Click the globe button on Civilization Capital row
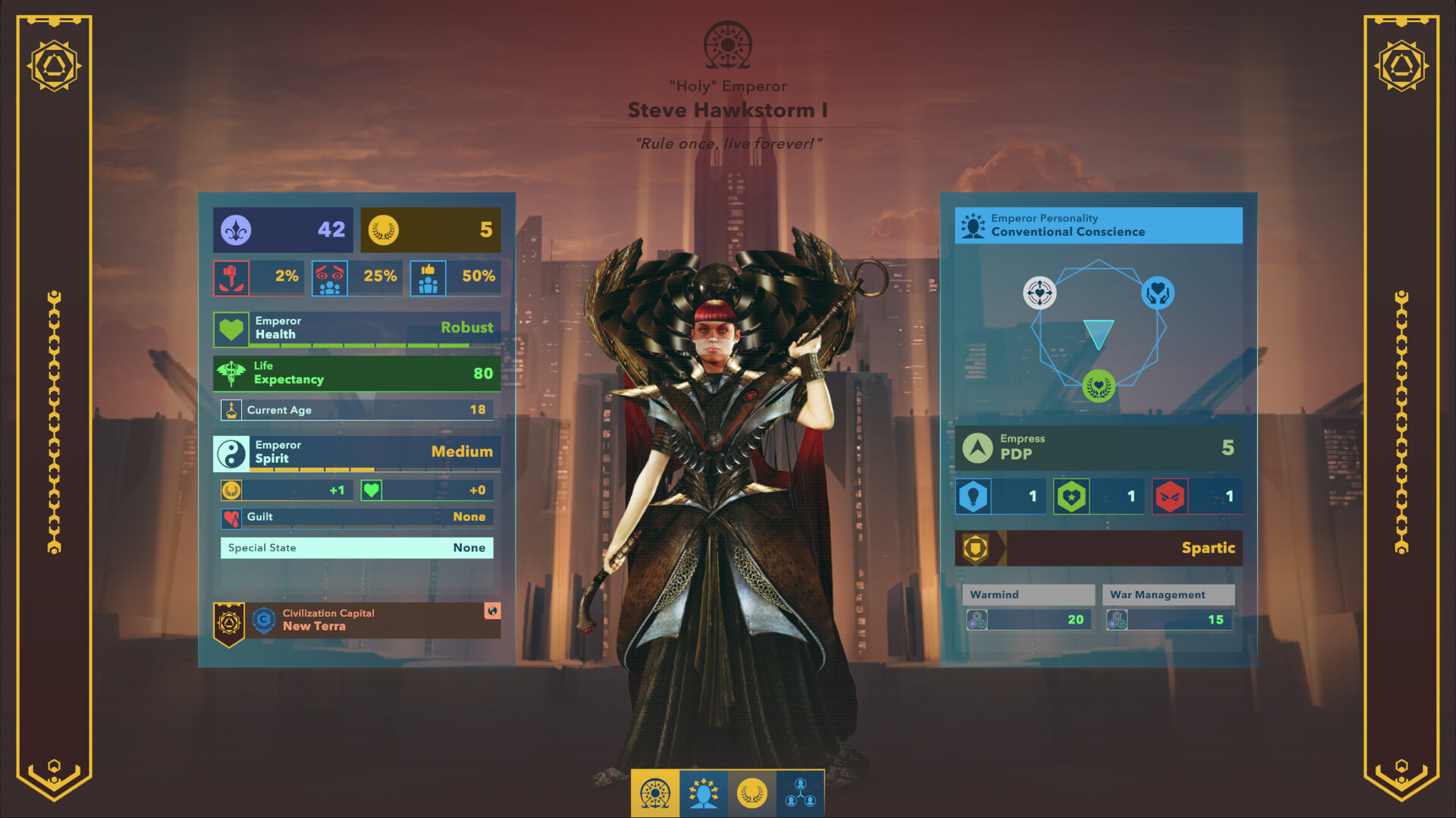Screen dimensions: 1456x818 (x=492, y=611)
